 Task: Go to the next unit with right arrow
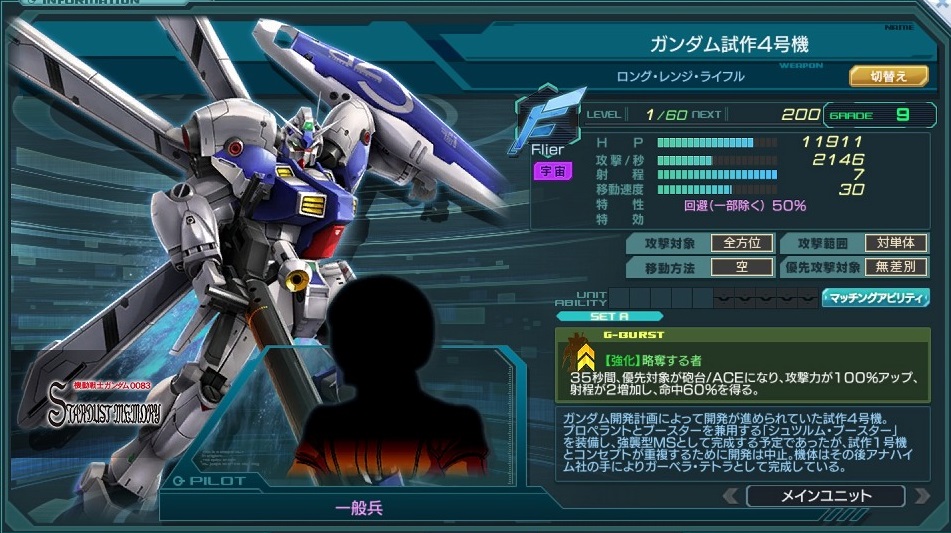pyautogui.click(x=918, y=496)
